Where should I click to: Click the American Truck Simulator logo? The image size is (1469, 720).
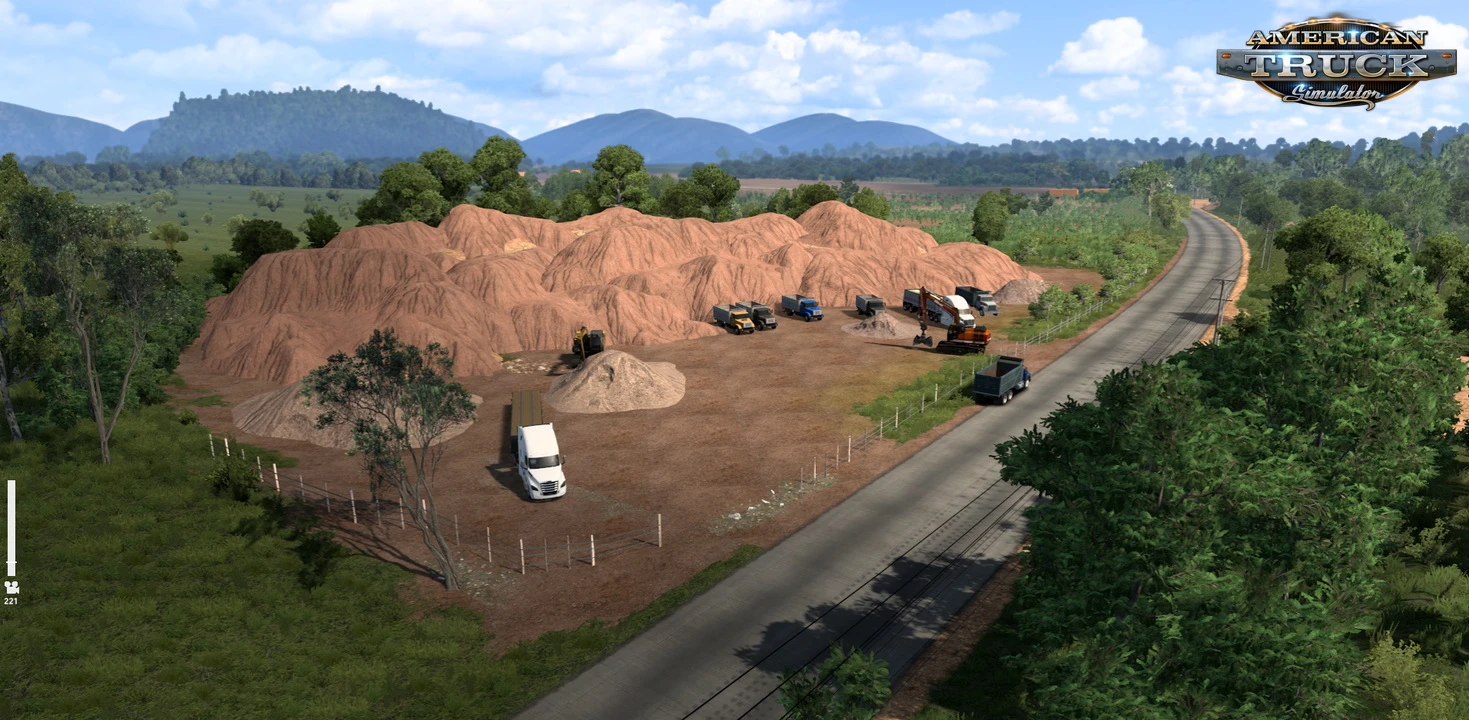tap(1336, 63)
